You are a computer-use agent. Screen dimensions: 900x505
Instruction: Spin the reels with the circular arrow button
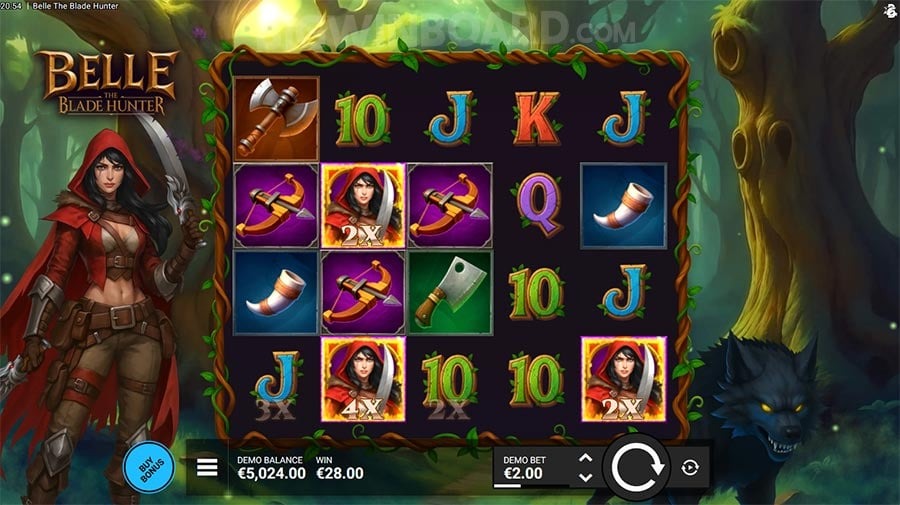[637, 467]
